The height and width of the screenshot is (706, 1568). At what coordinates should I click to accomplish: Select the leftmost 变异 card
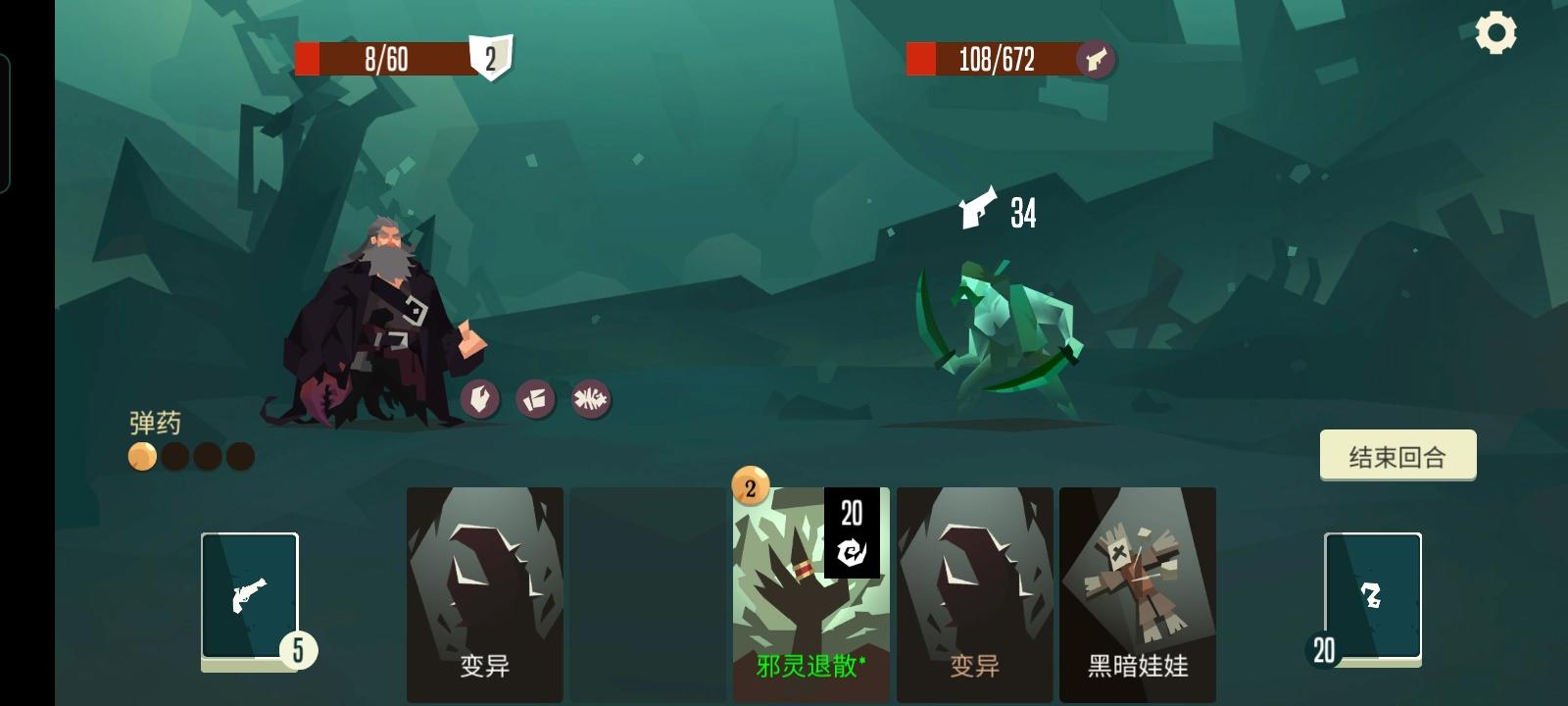coord(484,588)
